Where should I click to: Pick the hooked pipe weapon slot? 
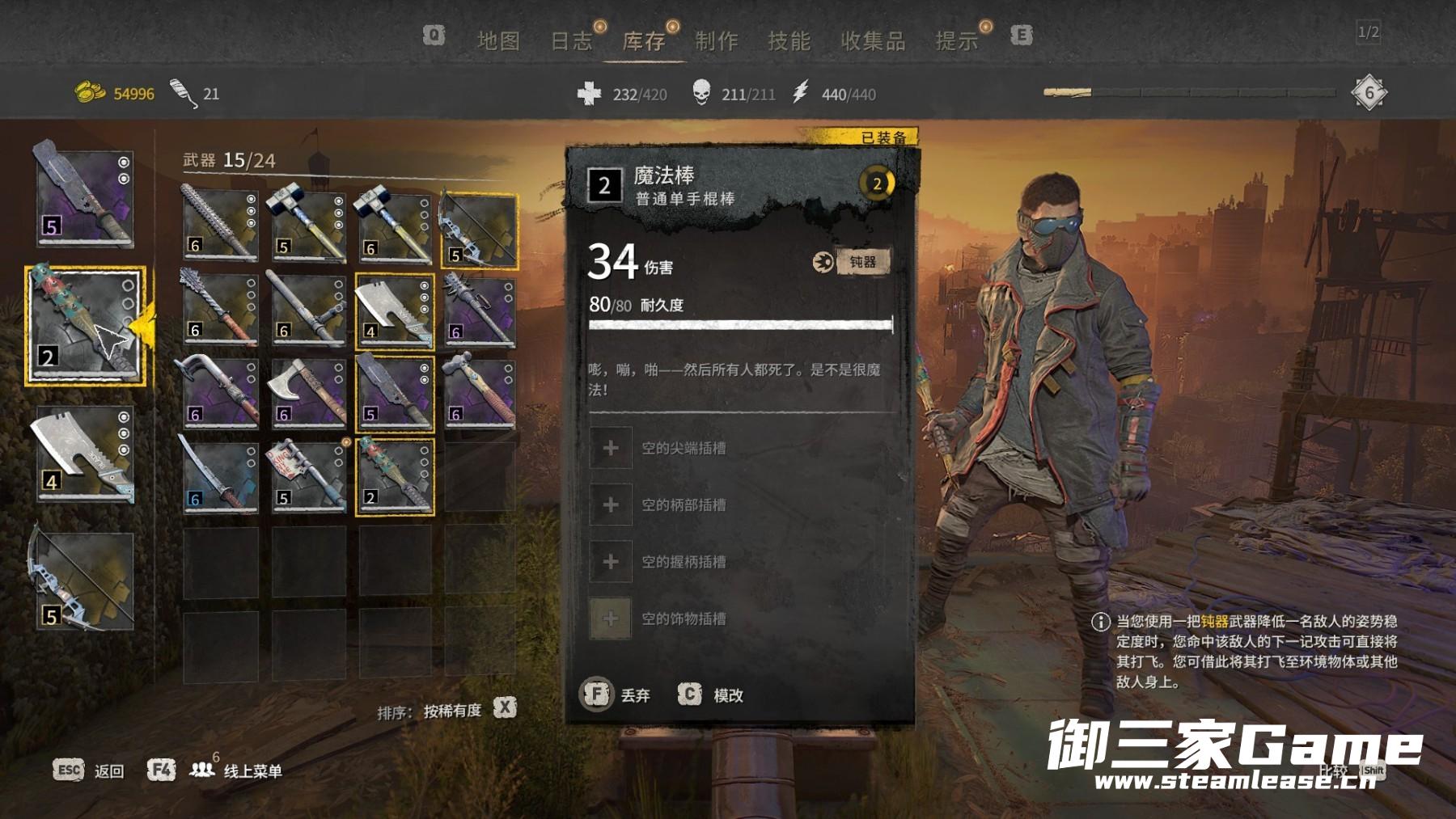pos(220,393)
